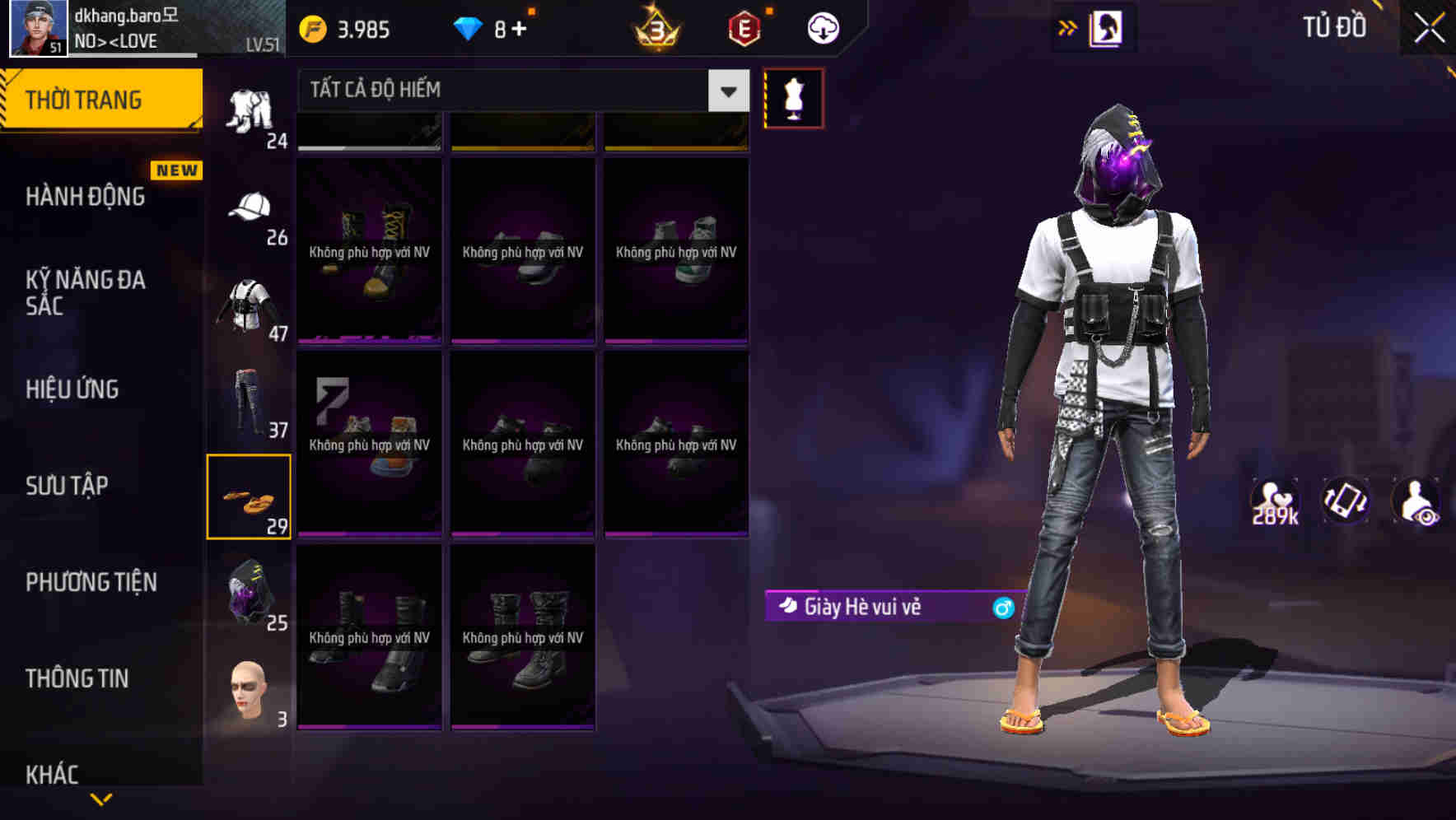
Task: Click the mannequin outfit preset icon
Action: point(795,97)
